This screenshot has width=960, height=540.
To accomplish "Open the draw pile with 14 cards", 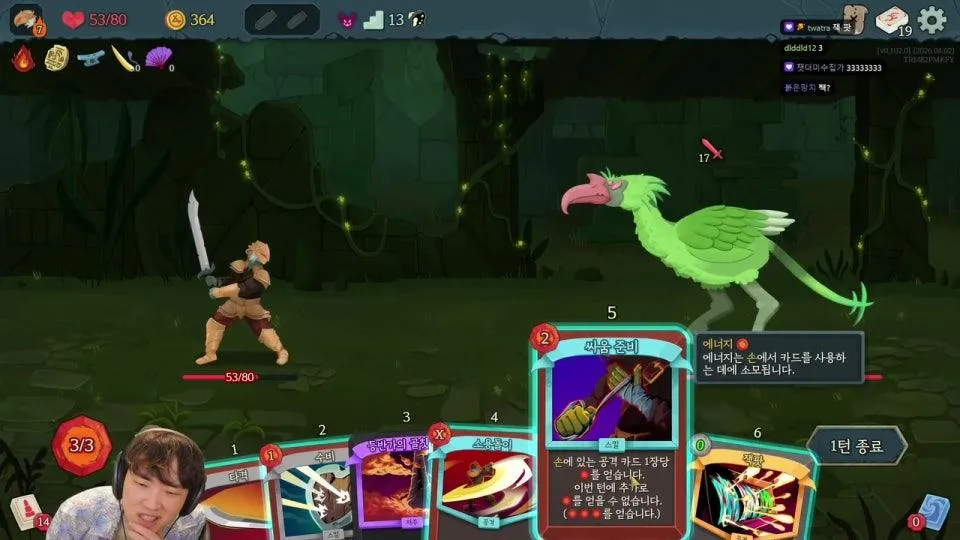I will [x=25, y=511].
